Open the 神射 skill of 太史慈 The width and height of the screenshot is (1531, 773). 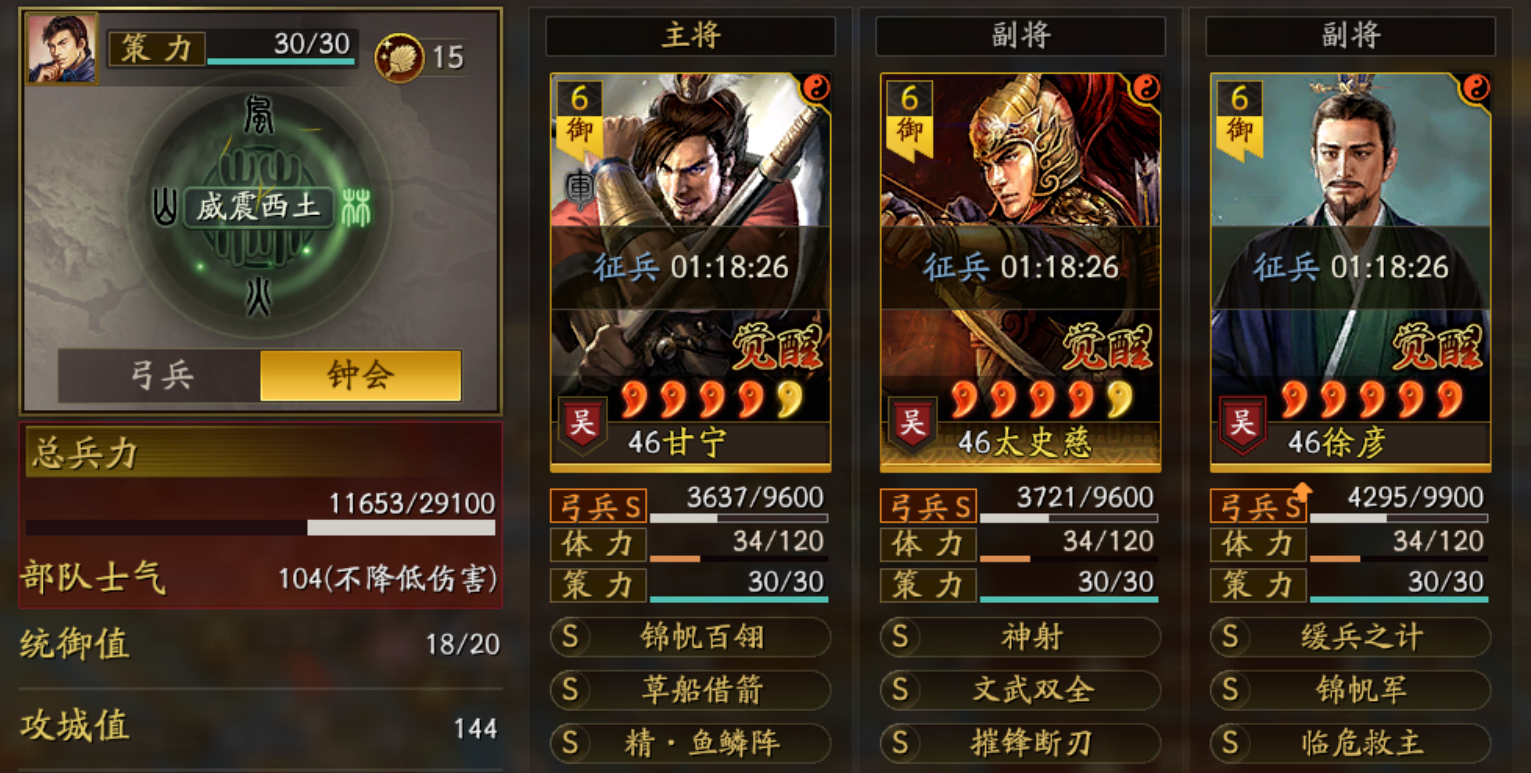(1019, 640)
